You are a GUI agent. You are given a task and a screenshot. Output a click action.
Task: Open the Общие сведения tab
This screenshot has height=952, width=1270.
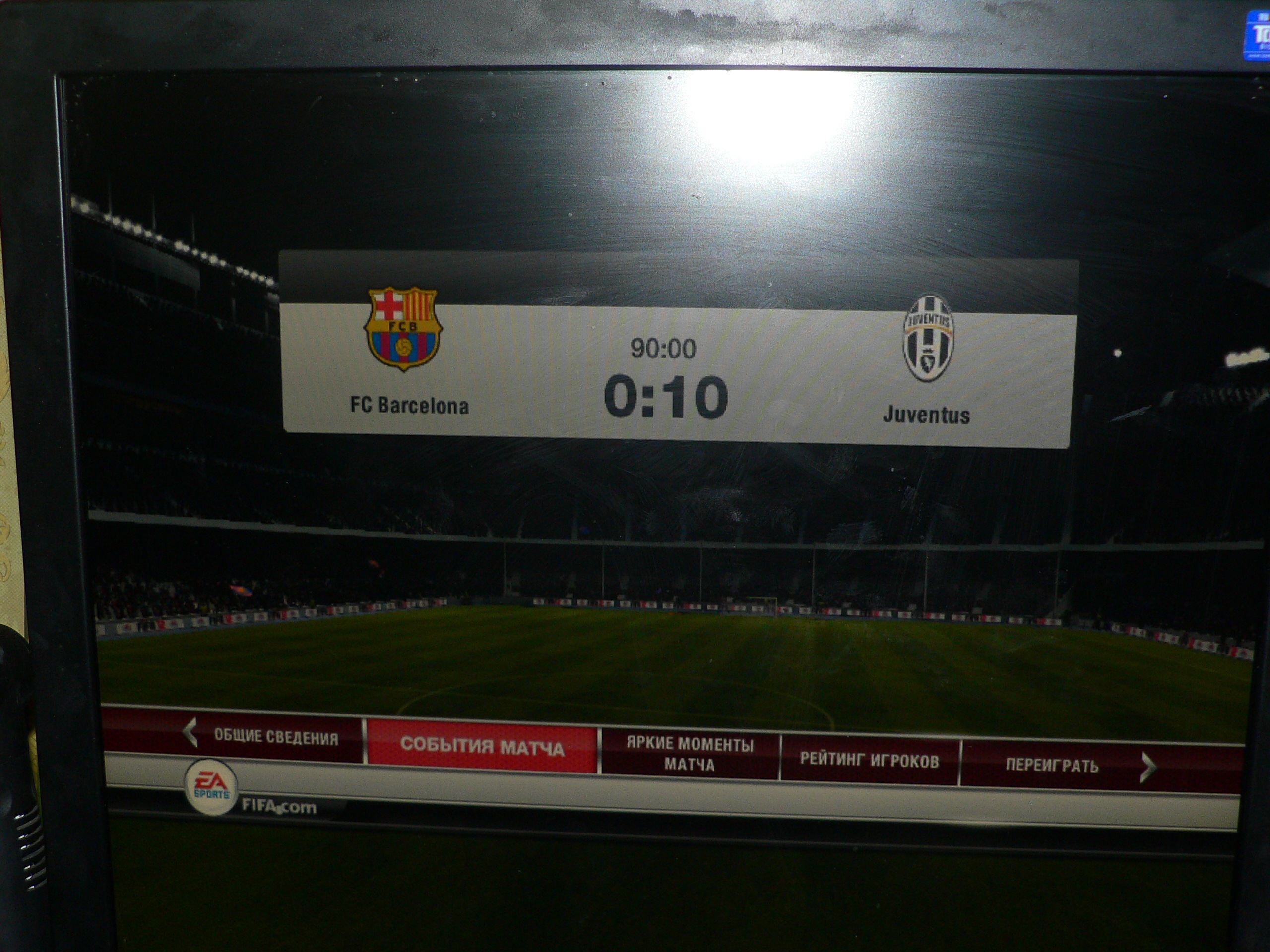pos(276,737)
